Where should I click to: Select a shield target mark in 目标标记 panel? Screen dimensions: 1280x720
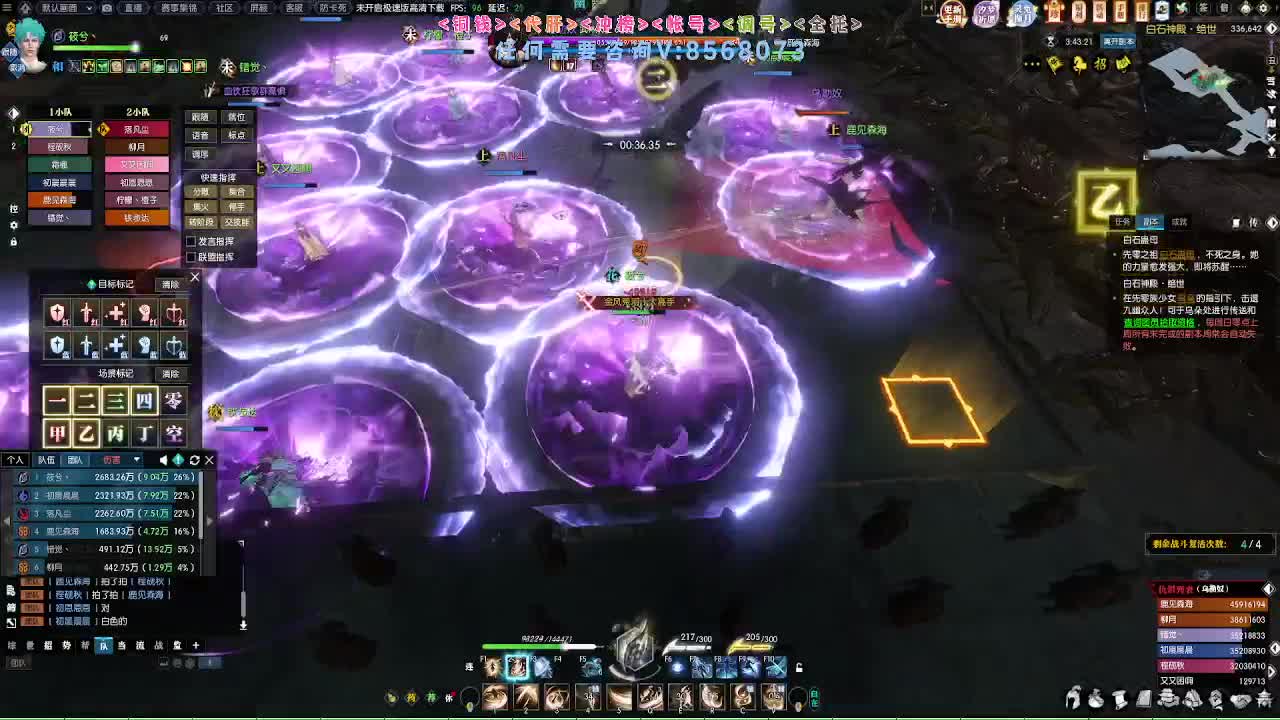coord(56,312)
